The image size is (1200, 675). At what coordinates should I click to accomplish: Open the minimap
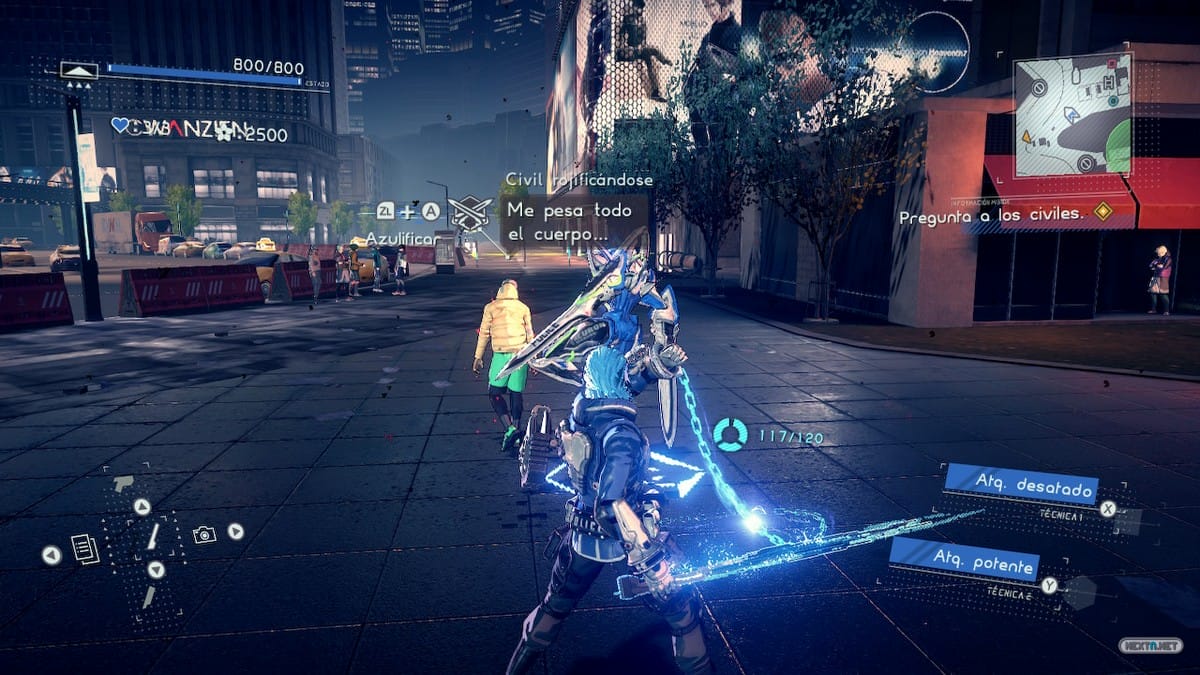click(x=1072, y=115)
